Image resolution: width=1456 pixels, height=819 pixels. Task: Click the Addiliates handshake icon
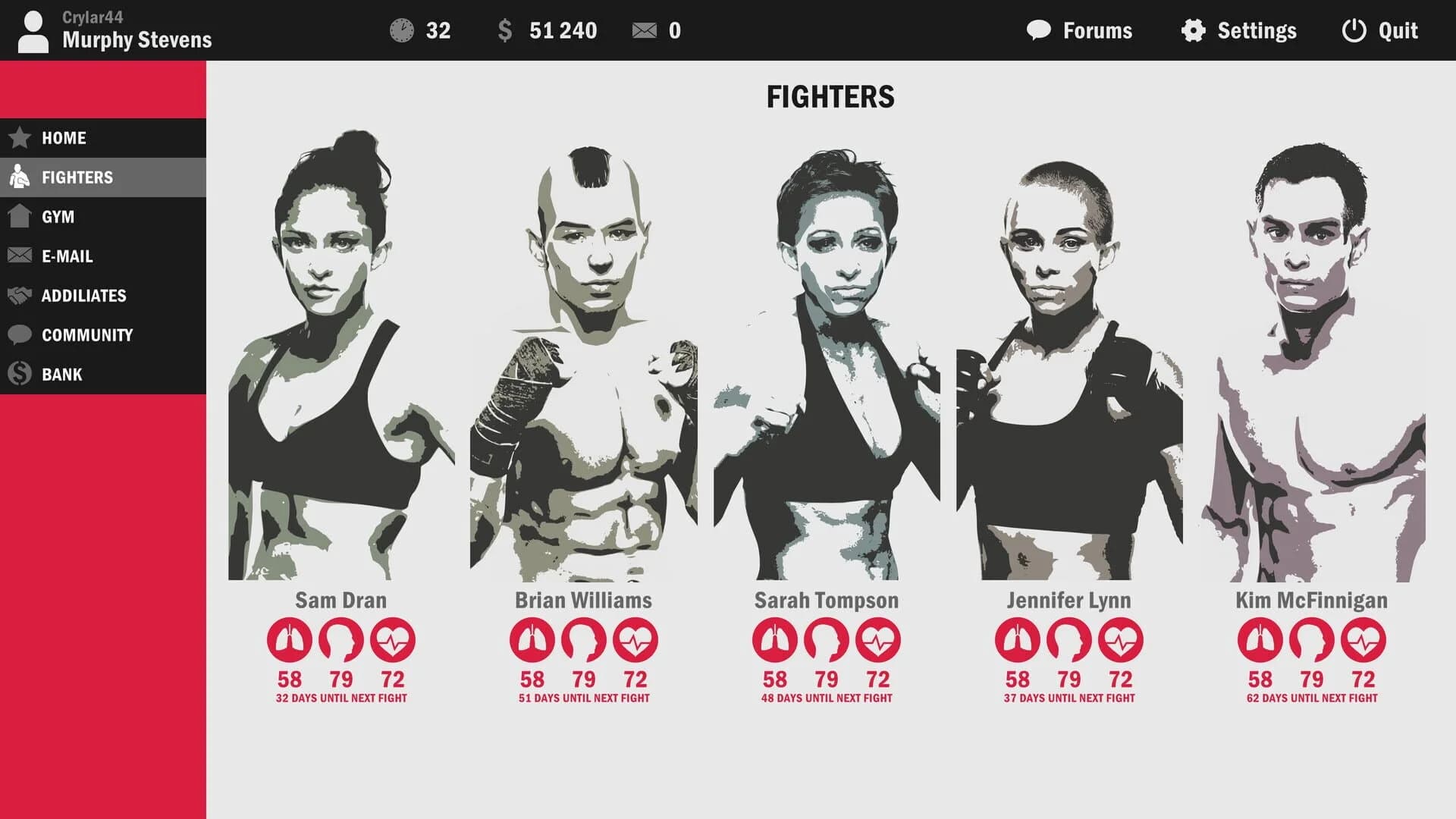[x=17, y=296]
